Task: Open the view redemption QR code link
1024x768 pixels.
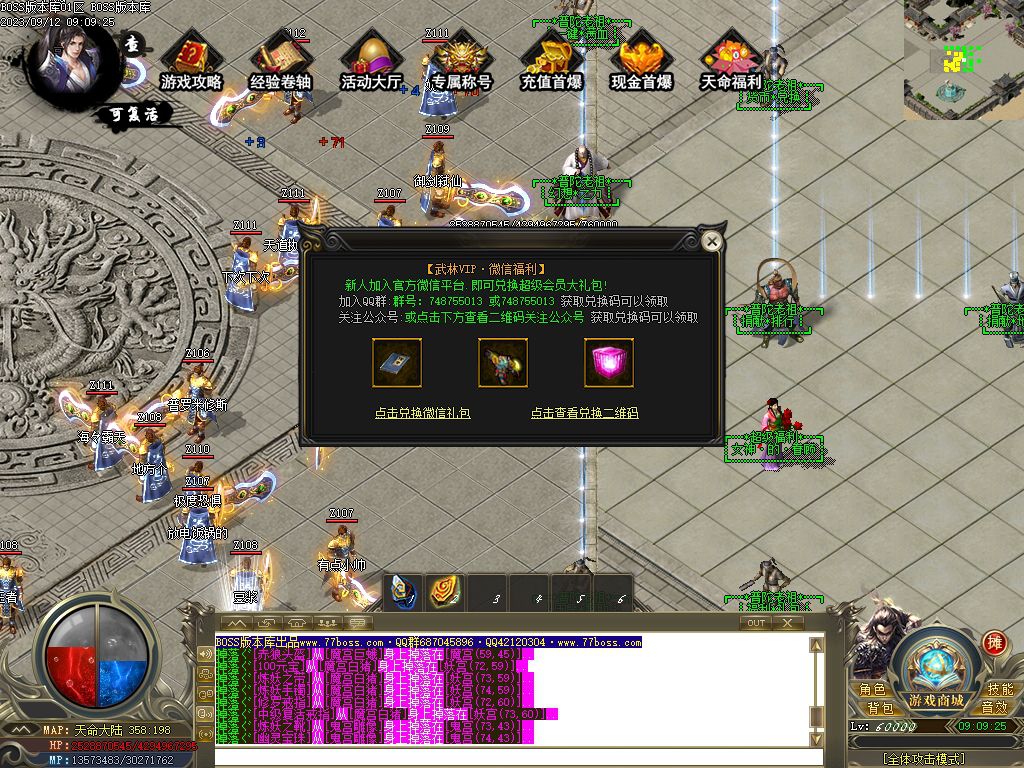Action: [584, 413]
